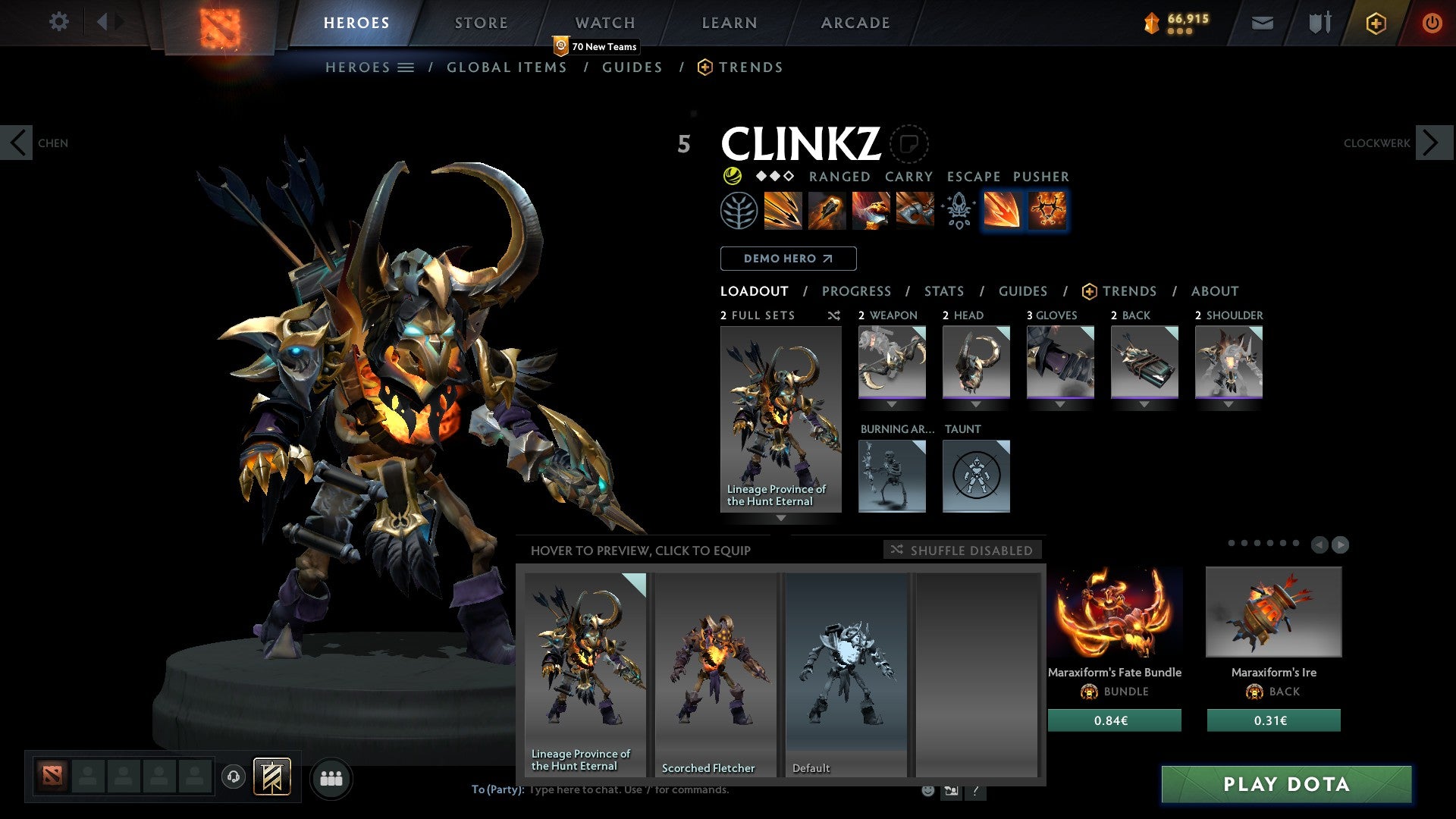This screenshot has width=1456, height=819.
Task: Click the red power/logout icon
Action: pyautogui.click(x=1432, y=23)
